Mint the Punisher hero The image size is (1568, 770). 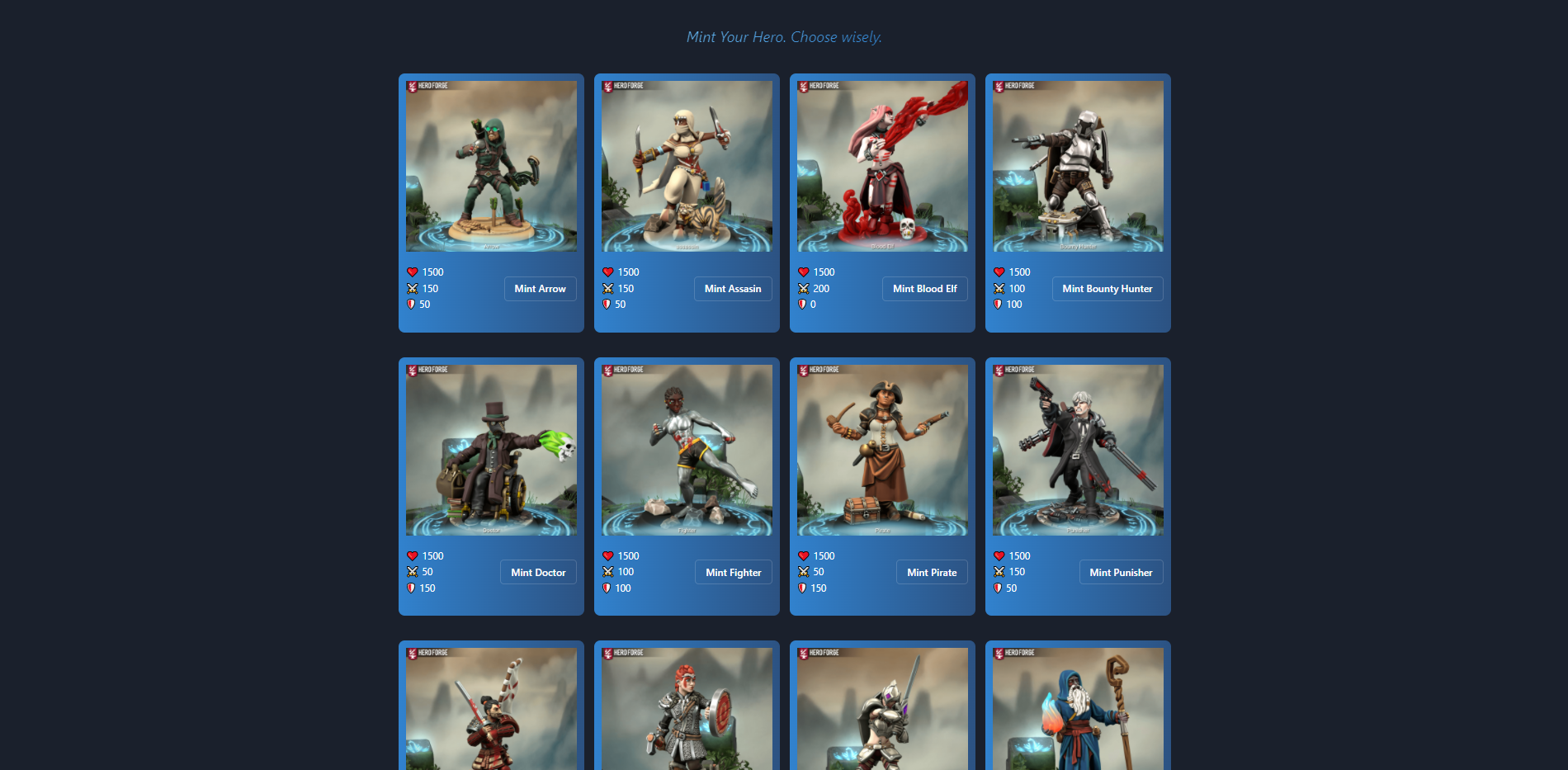tap(1121, 573)
